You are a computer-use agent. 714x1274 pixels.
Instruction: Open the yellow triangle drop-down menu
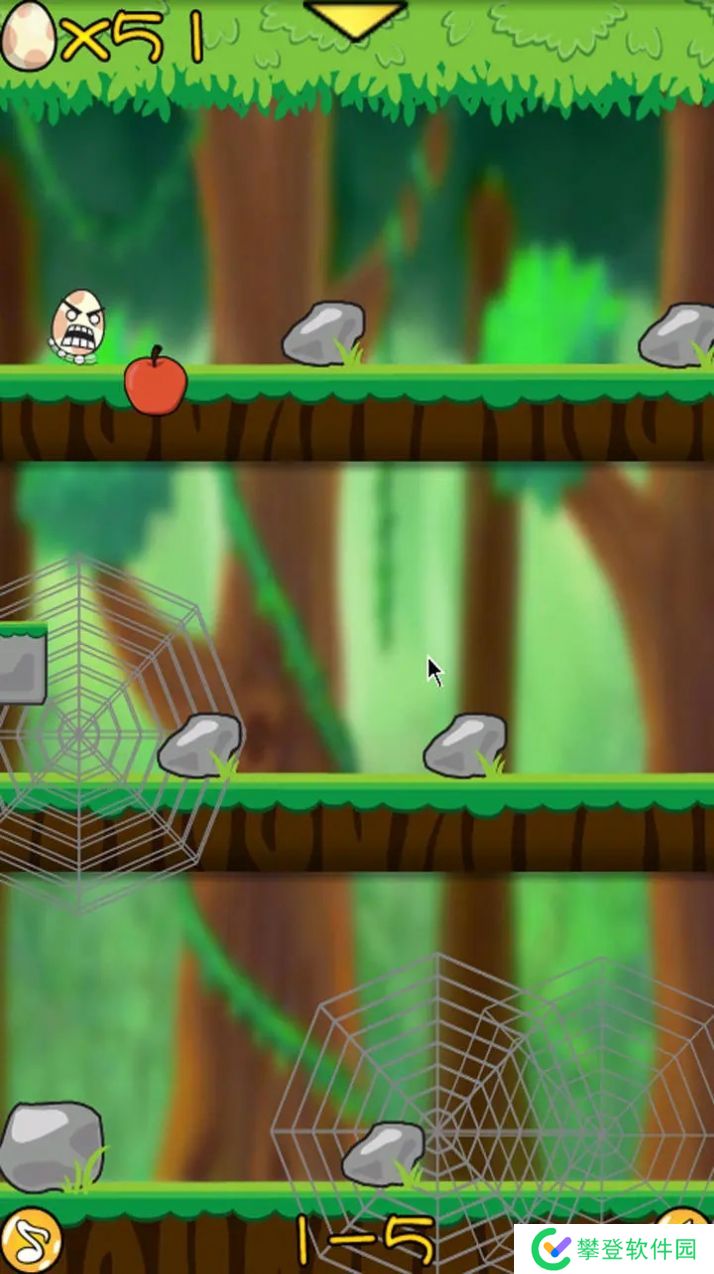(355, 18)
